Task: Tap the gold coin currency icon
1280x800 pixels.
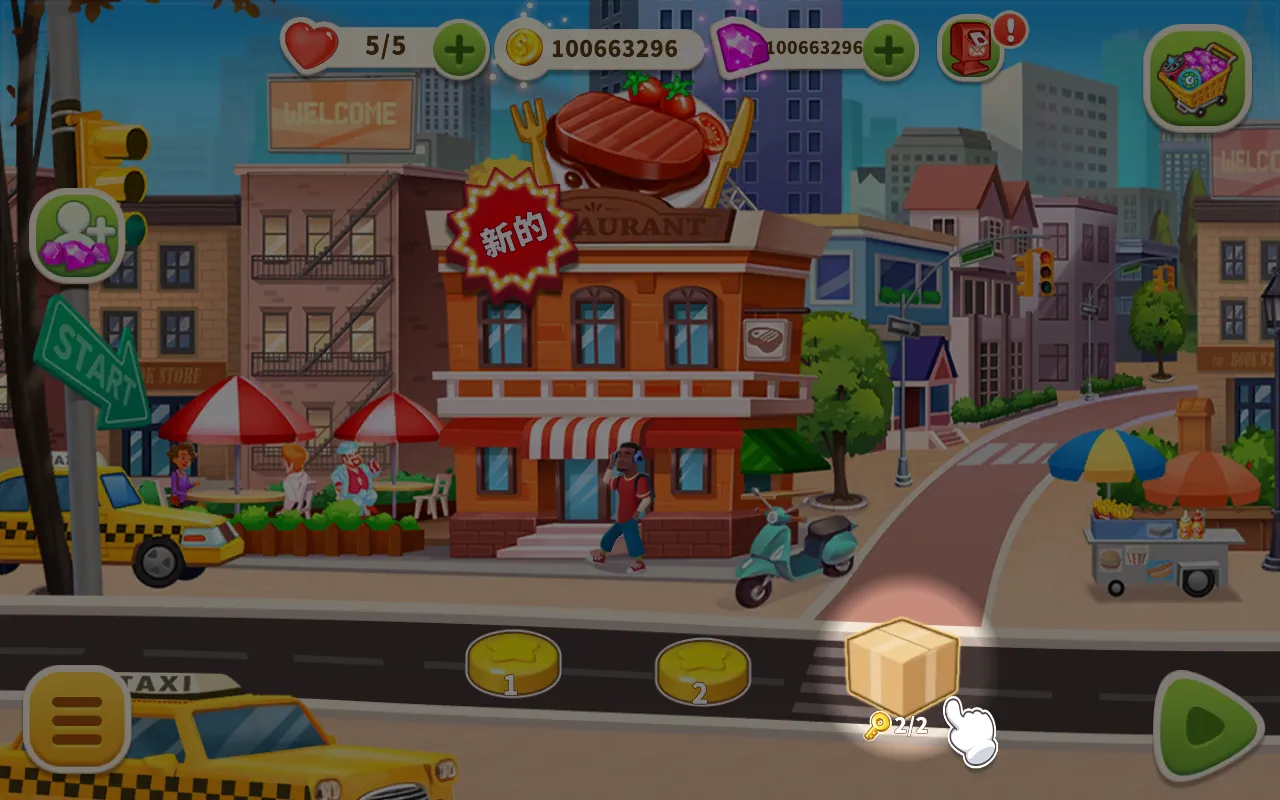Action: coord(524,45)
